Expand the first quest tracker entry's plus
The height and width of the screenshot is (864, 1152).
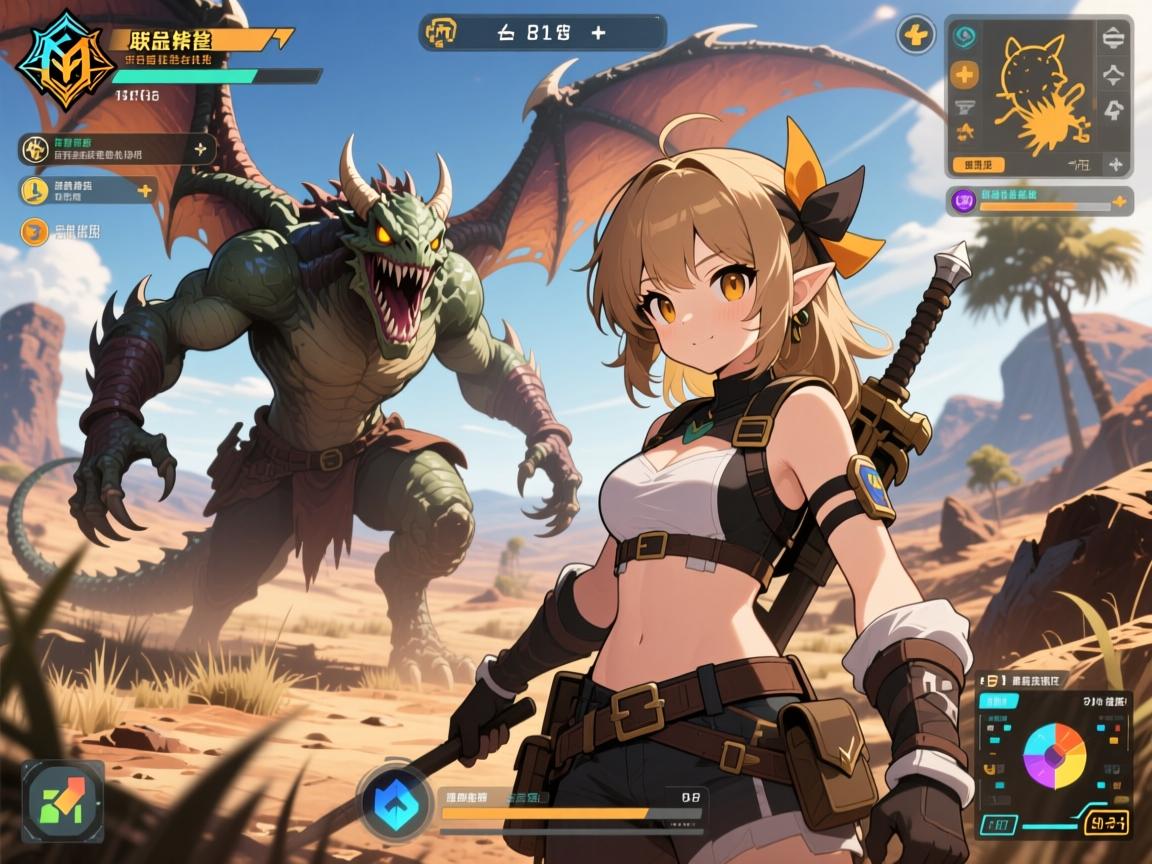(x=200, y=149)
